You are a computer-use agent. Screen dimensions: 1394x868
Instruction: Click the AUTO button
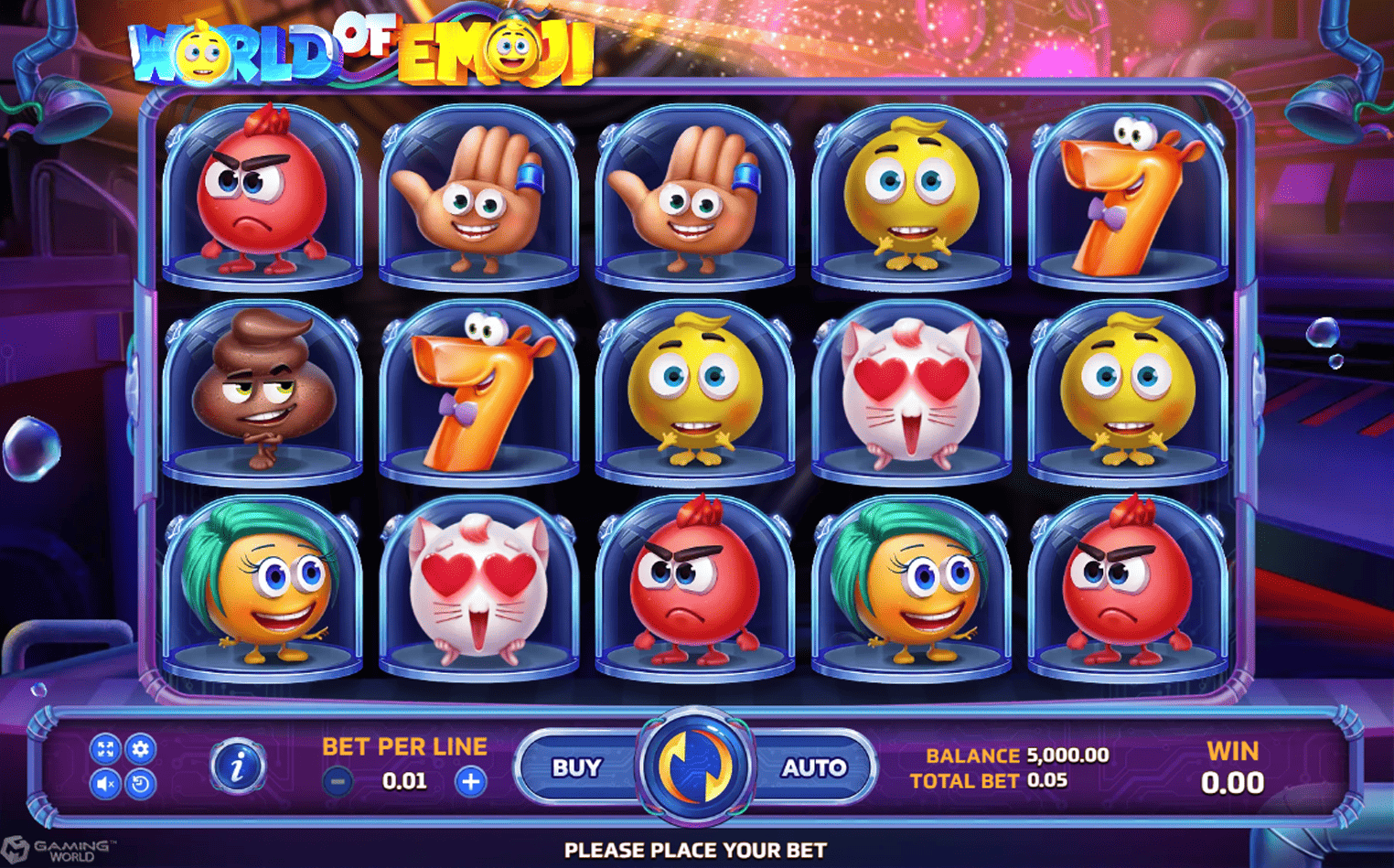coord(812,766)
